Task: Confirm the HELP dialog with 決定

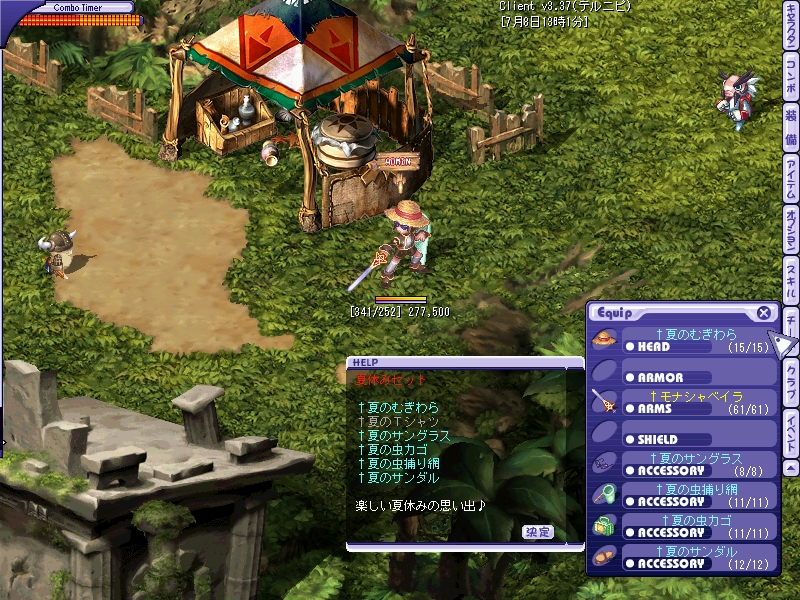Action: [x=537, y=532]
